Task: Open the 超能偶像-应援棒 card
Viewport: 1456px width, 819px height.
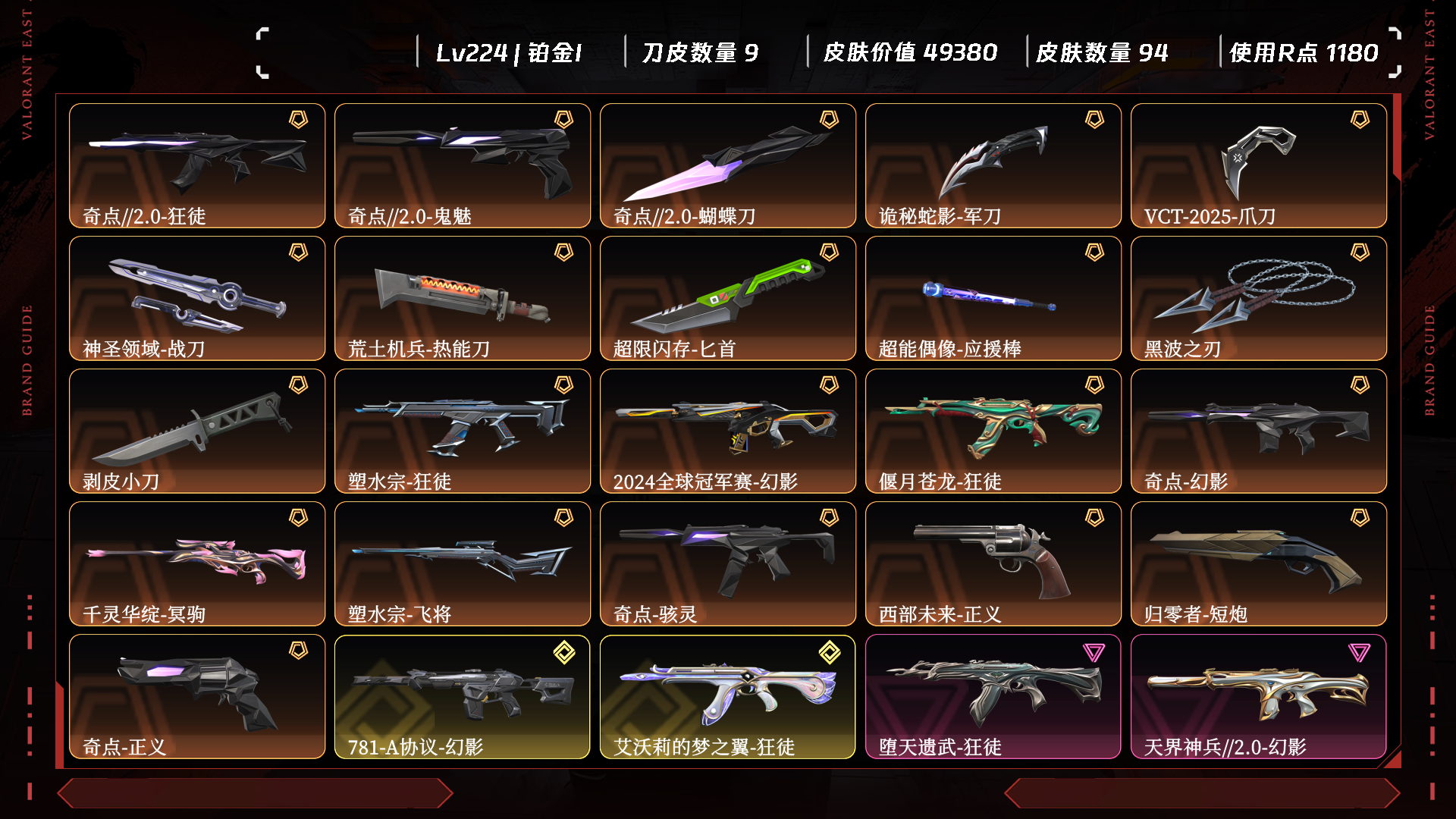Action: coord(993,298)
